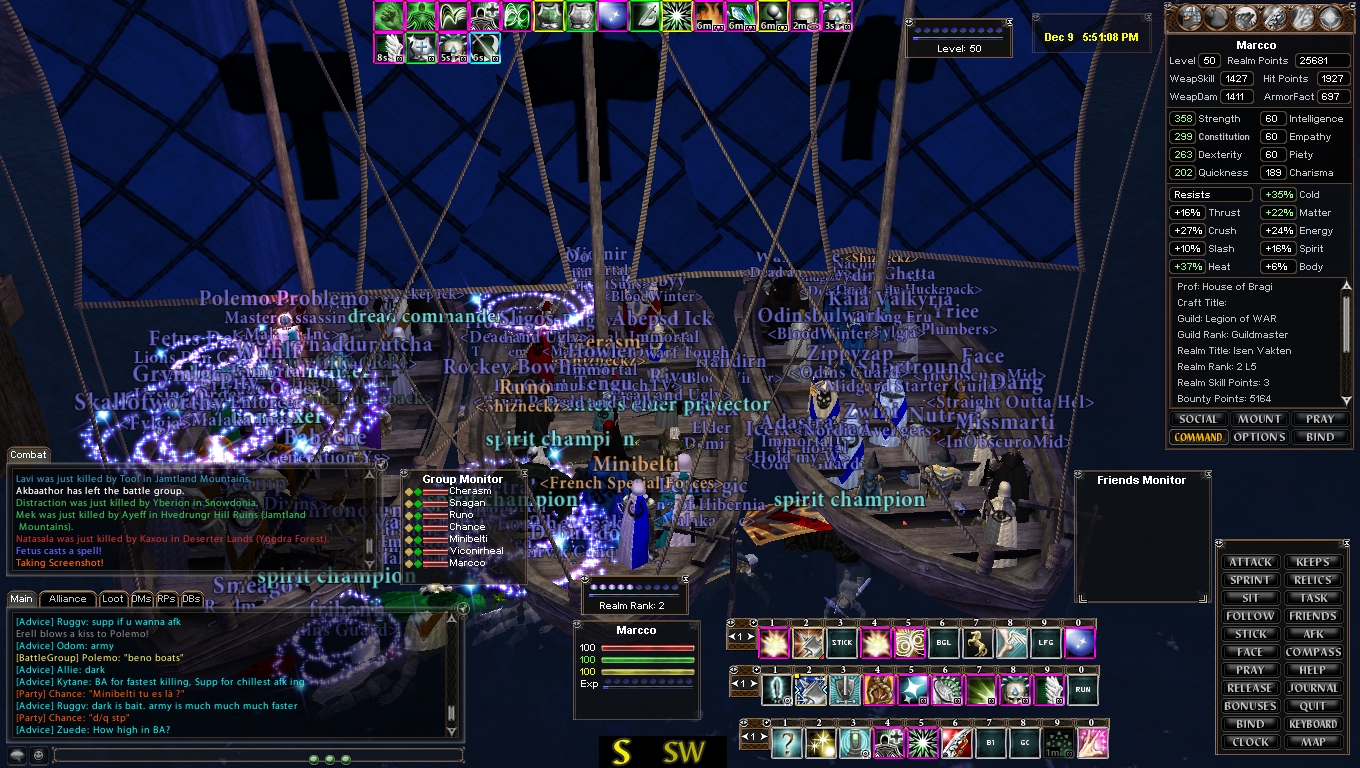Open the Journal
Viewport: 1360px width, 768px height.
click(x=1312, y=688)
